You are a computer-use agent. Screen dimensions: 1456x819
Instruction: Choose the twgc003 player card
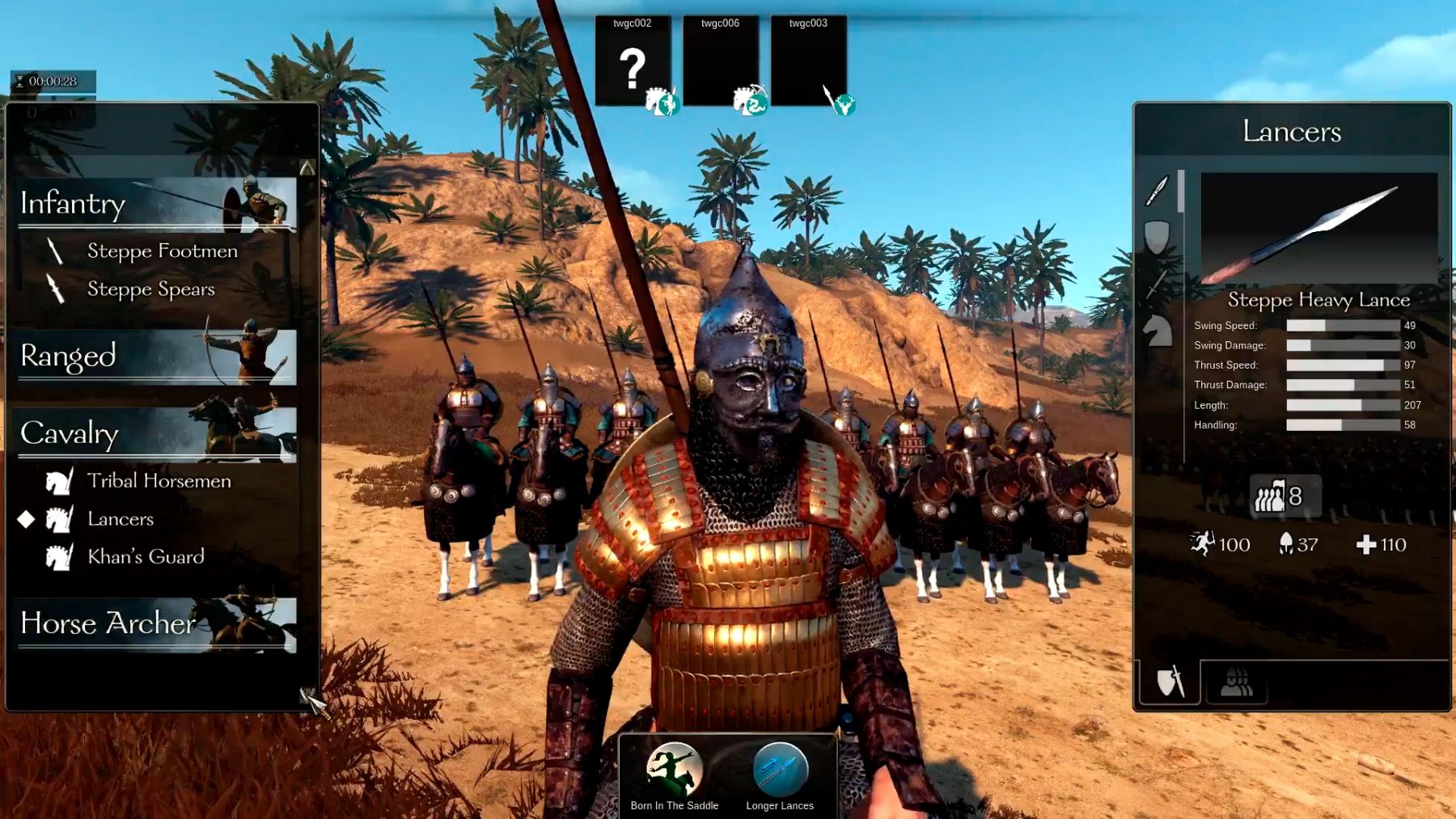click(x=809, y=61)
